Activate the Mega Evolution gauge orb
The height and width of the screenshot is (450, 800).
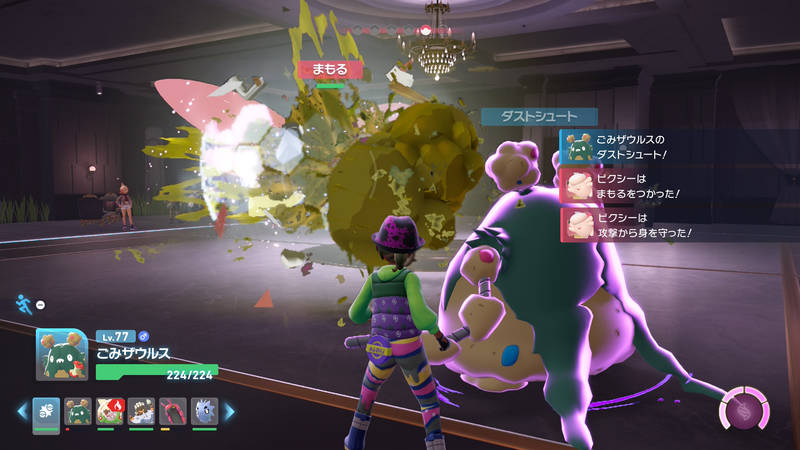coord(744,409)
